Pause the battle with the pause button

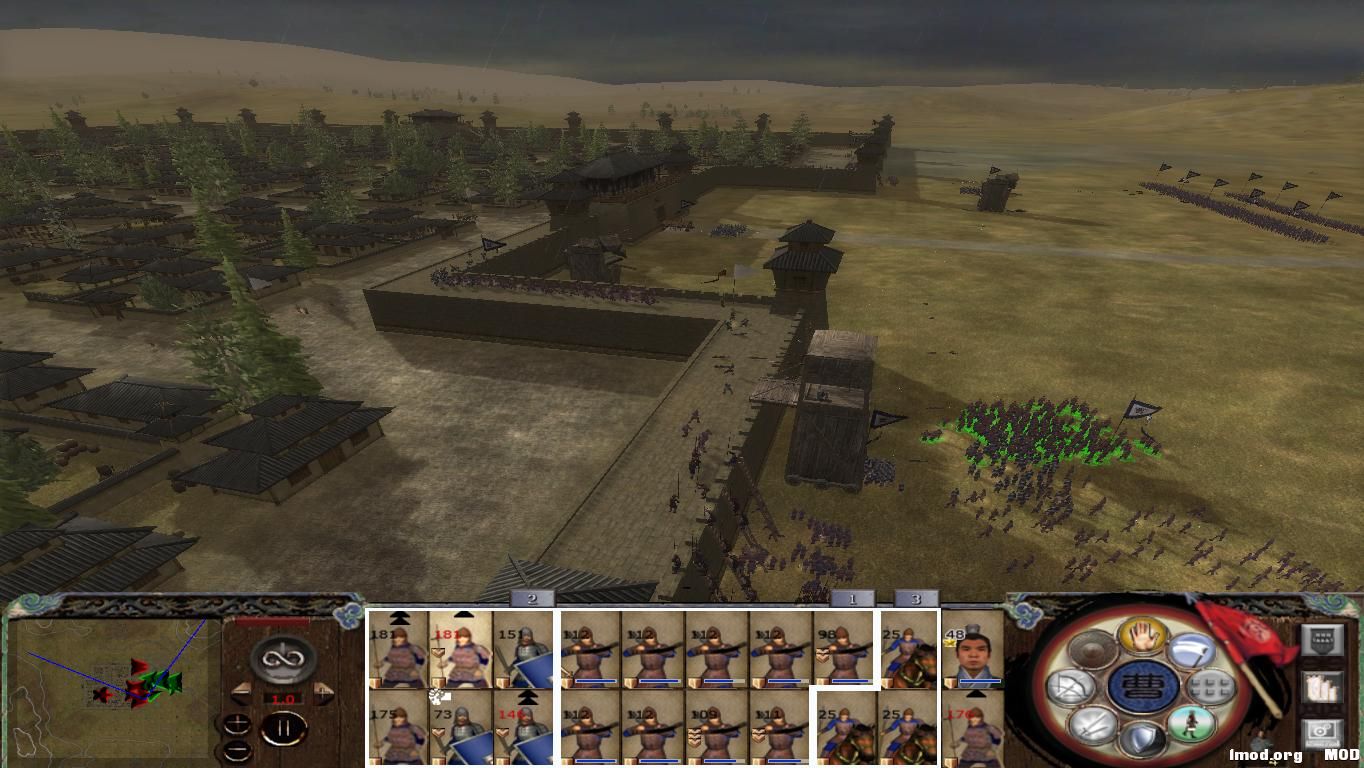point(284,727)
